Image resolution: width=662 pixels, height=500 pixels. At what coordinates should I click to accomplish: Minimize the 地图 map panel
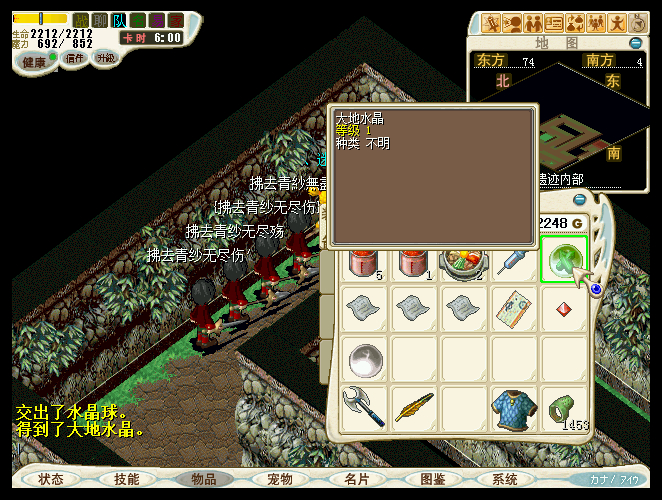[635, 43]
